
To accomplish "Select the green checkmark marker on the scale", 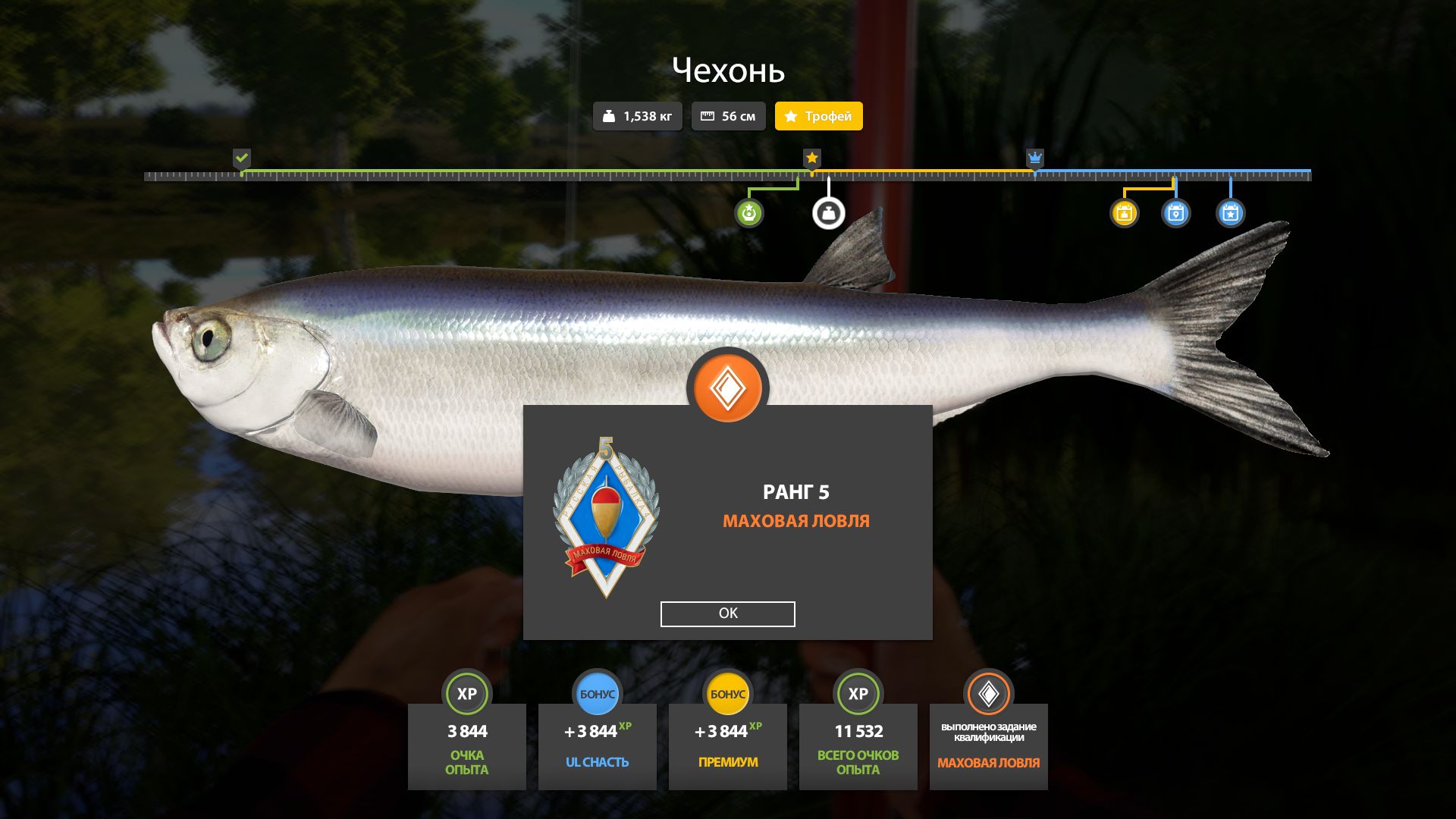I will tap(241, 158).
